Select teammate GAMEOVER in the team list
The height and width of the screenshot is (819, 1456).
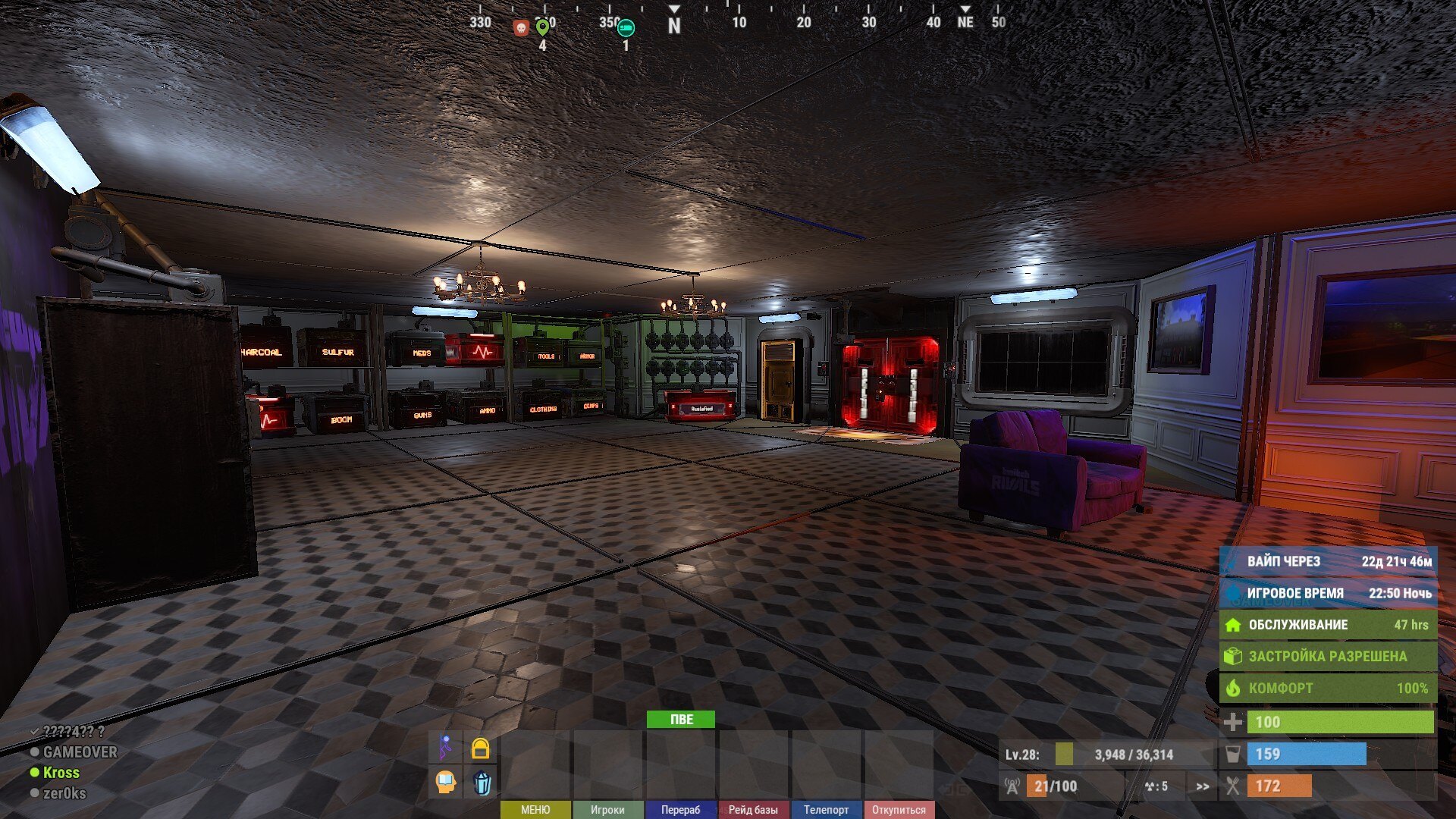point(80,752)
